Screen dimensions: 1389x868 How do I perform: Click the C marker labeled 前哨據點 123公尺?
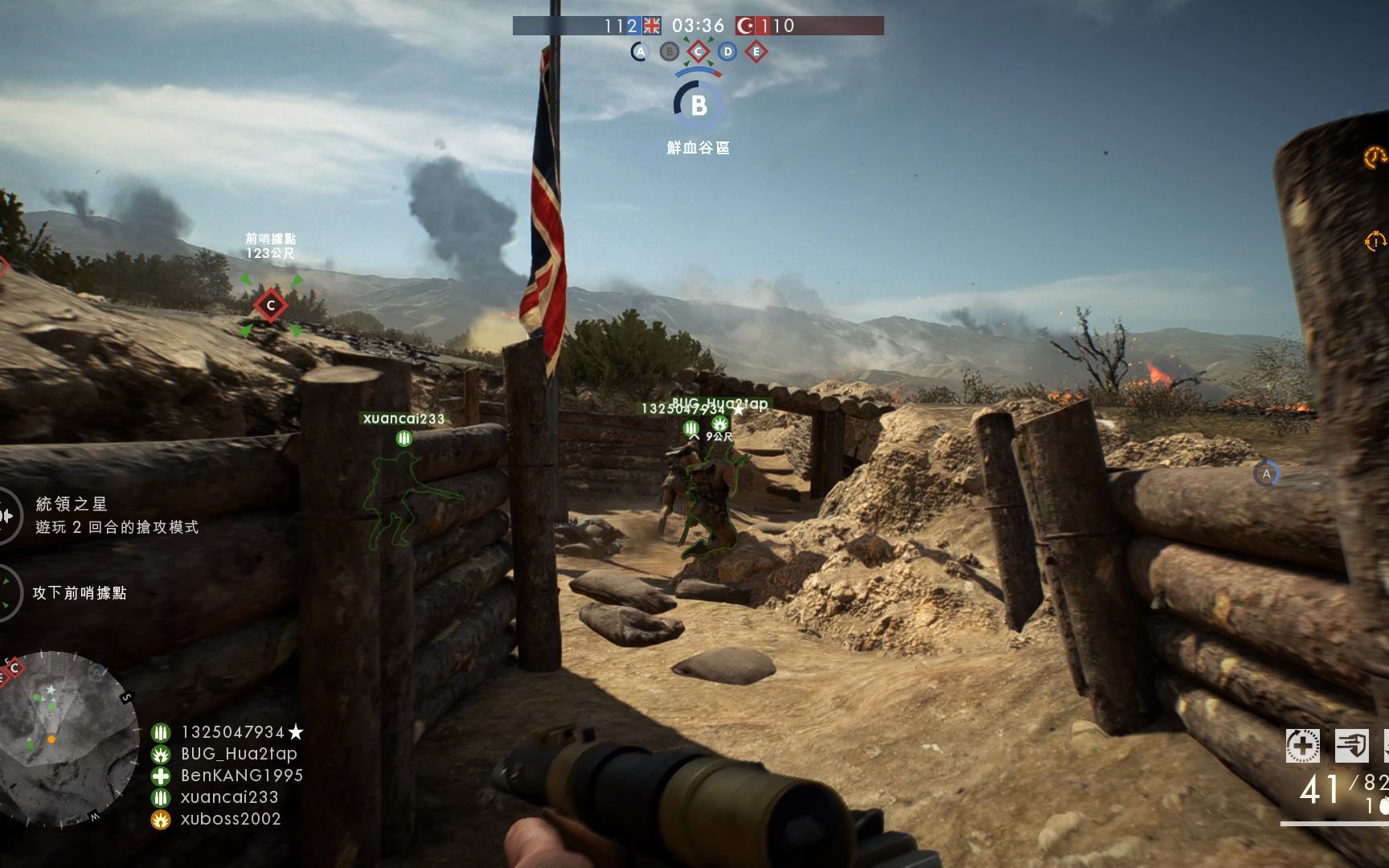point(271,305)
